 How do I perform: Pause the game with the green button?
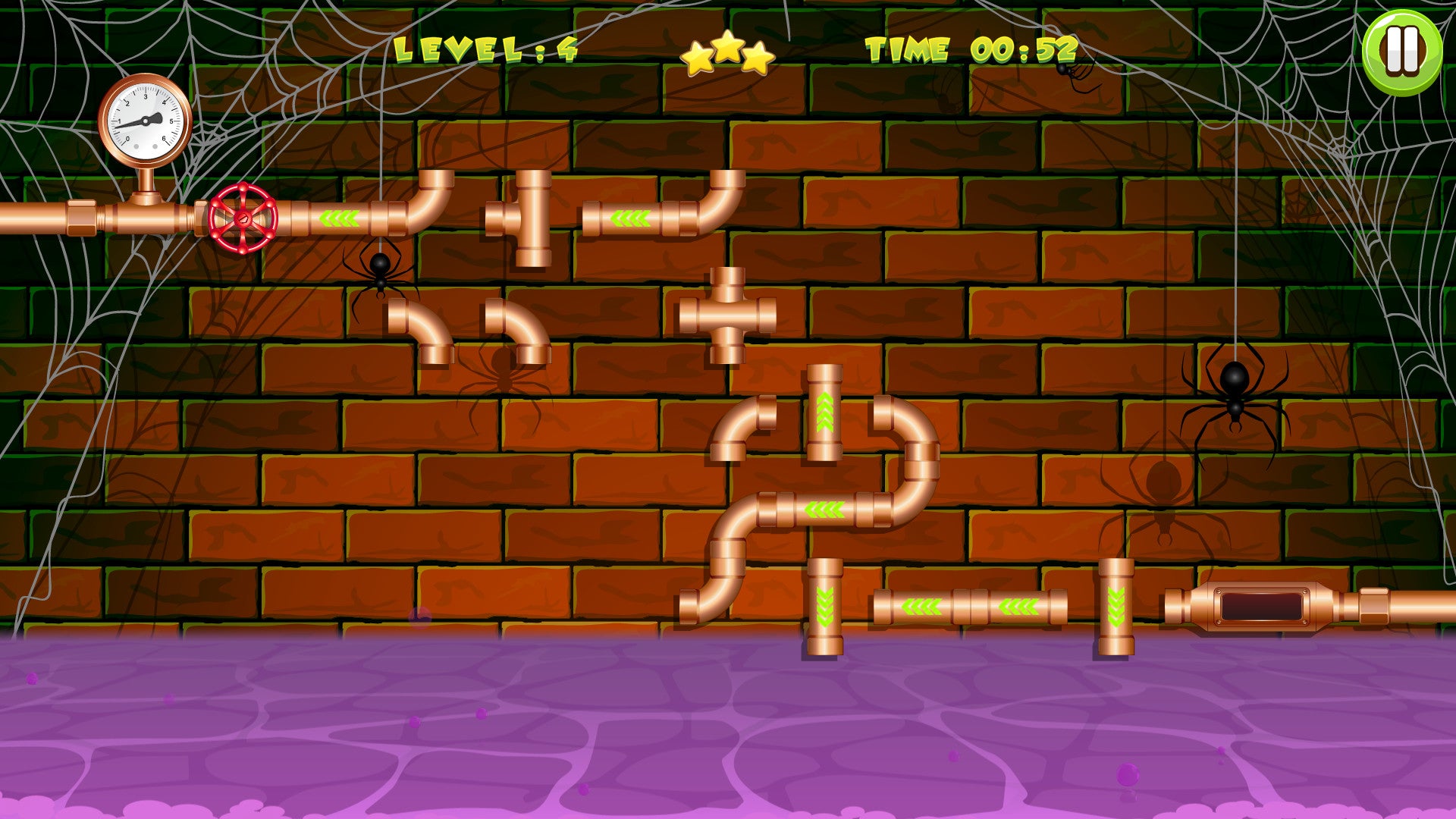coord(1402,52)
